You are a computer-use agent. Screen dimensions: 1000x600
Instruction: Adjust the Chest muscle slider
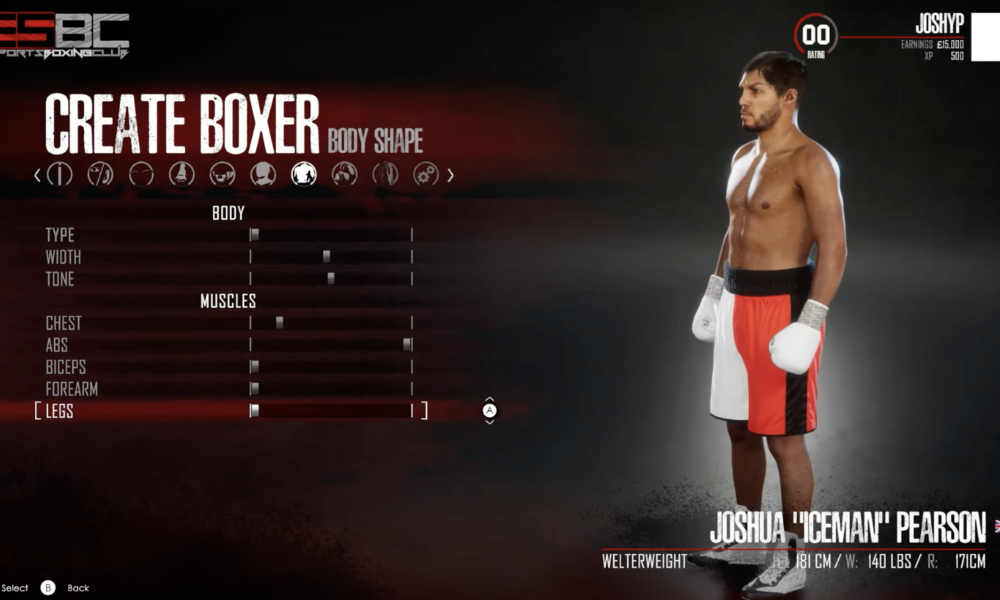coord(280,323)
